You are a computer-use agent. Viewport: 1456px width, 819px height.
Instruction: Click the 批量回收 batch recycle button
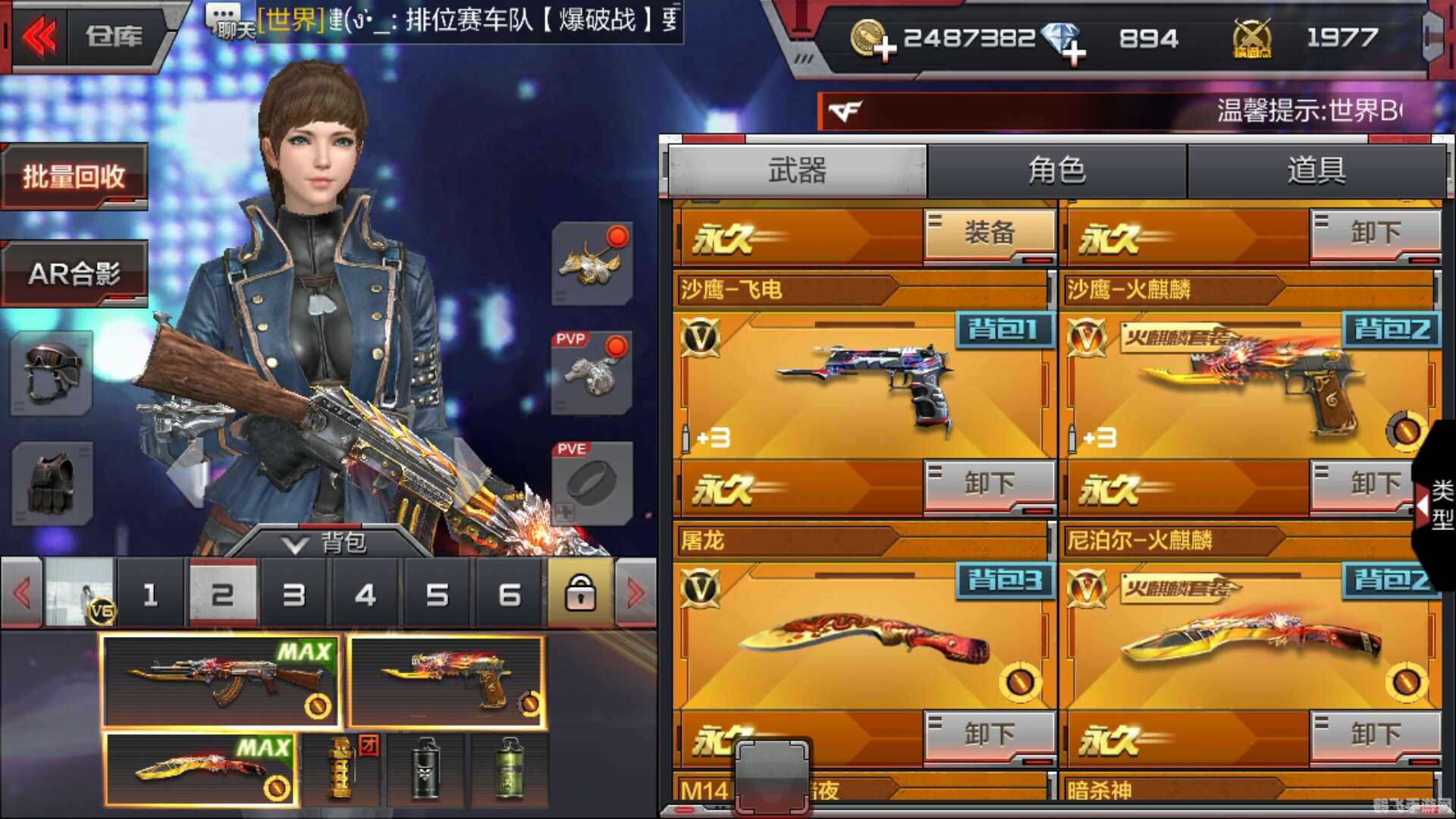click(74, 176)
